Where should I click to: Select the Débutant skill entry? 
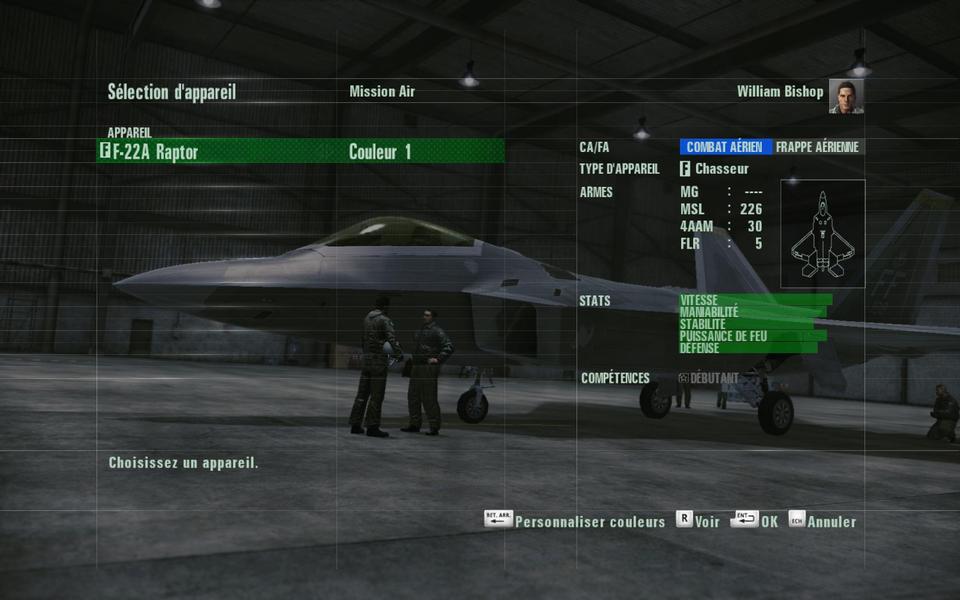click(x=709, y=378)
